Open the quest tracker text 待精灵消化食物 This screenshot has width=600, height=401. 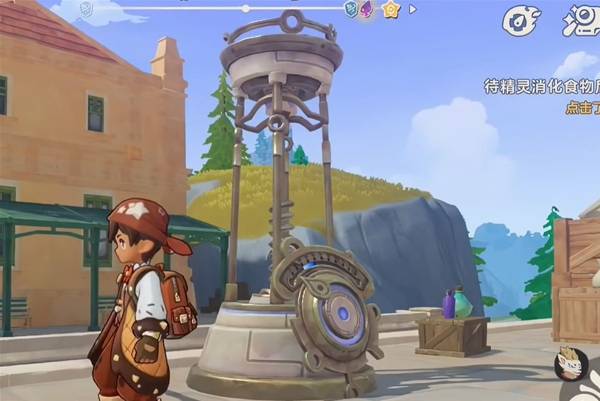541,87
